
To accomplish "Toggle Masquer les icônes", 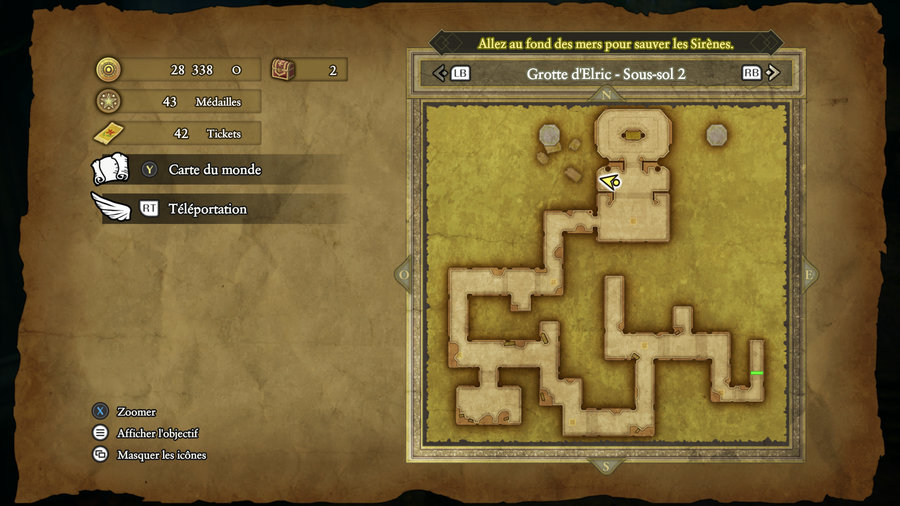I will (161, 455).
